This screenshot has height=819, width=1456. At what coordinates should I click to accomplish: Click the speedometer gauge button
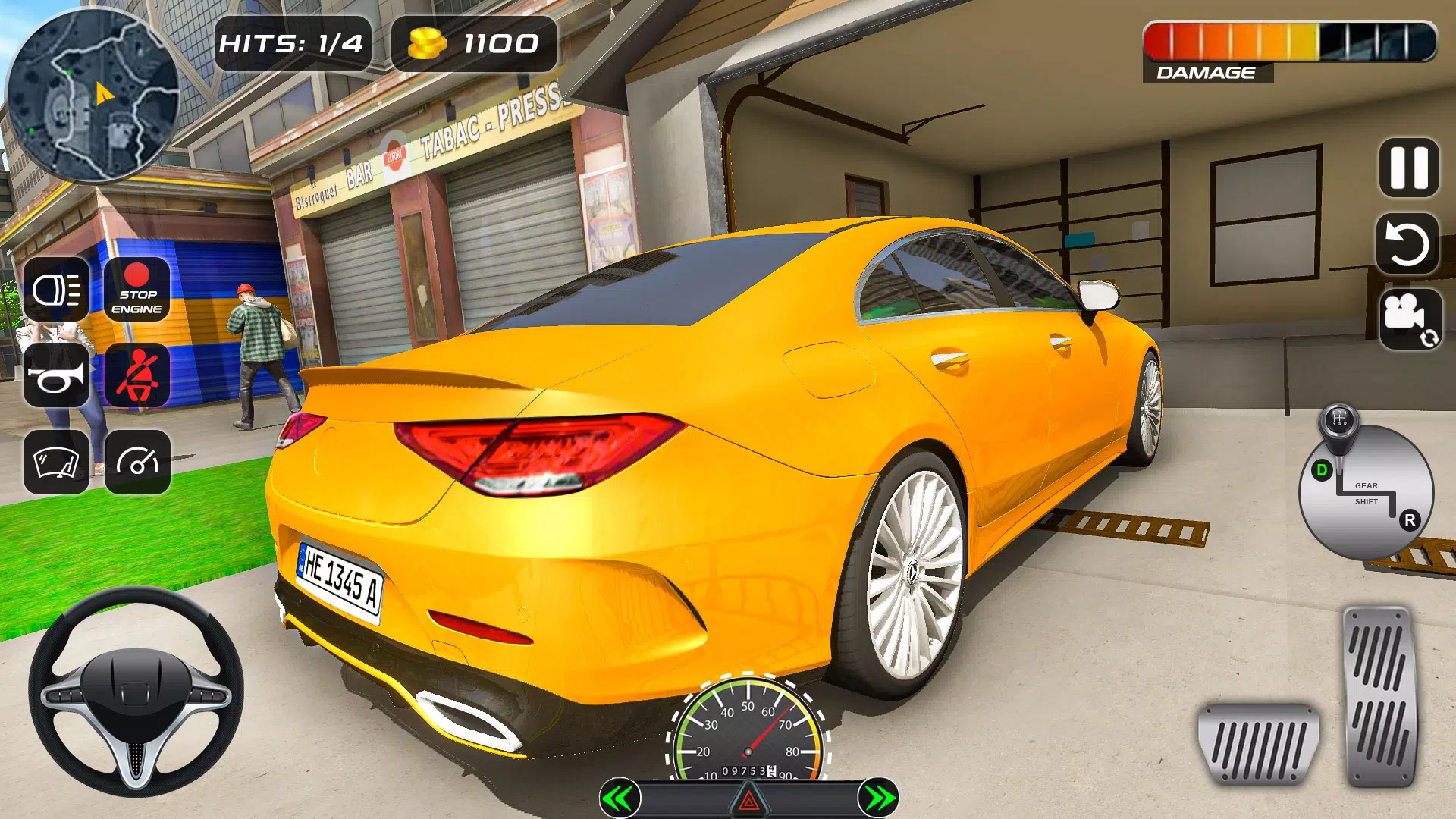click(136, 462)
